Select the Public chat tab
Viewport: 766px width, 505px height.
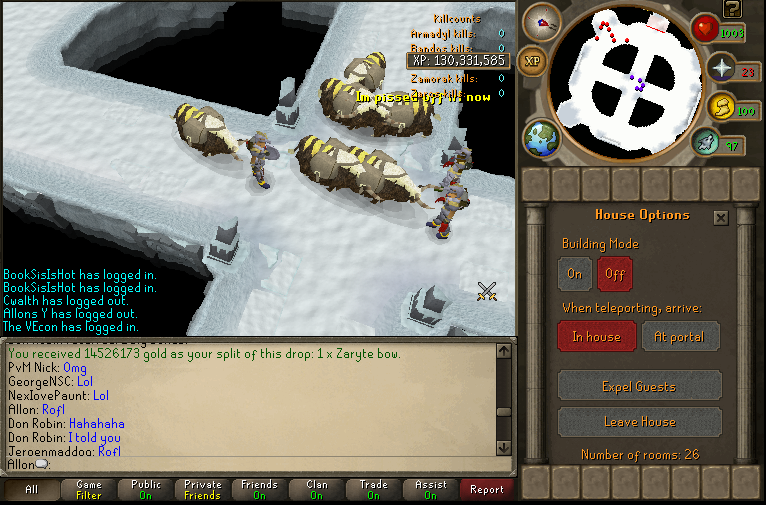pyautogui.click(x=146, y=490)
